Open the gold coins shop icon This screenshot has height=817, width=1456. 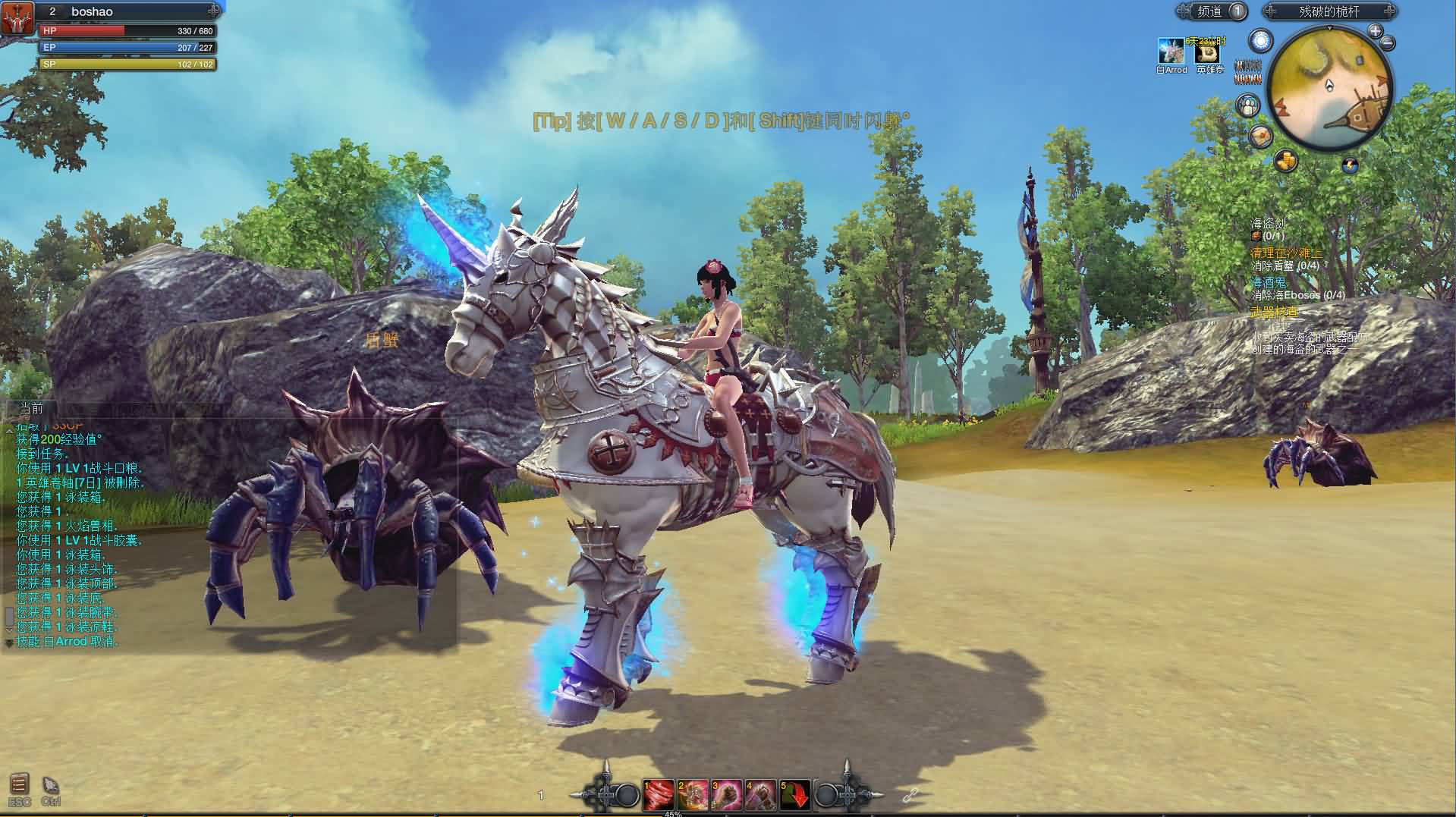[1285, 160]
